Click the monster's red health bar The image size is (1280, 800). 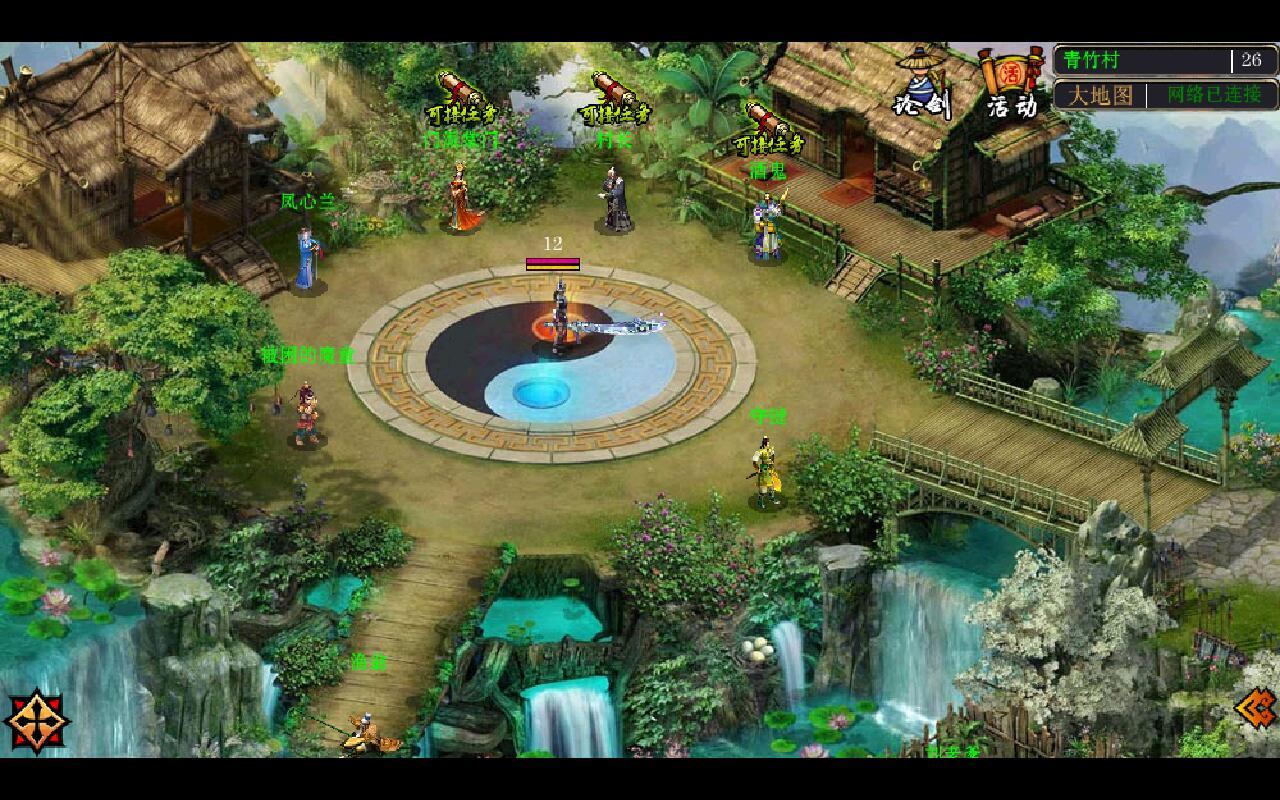pyautogui.click(x=551, y=261)
